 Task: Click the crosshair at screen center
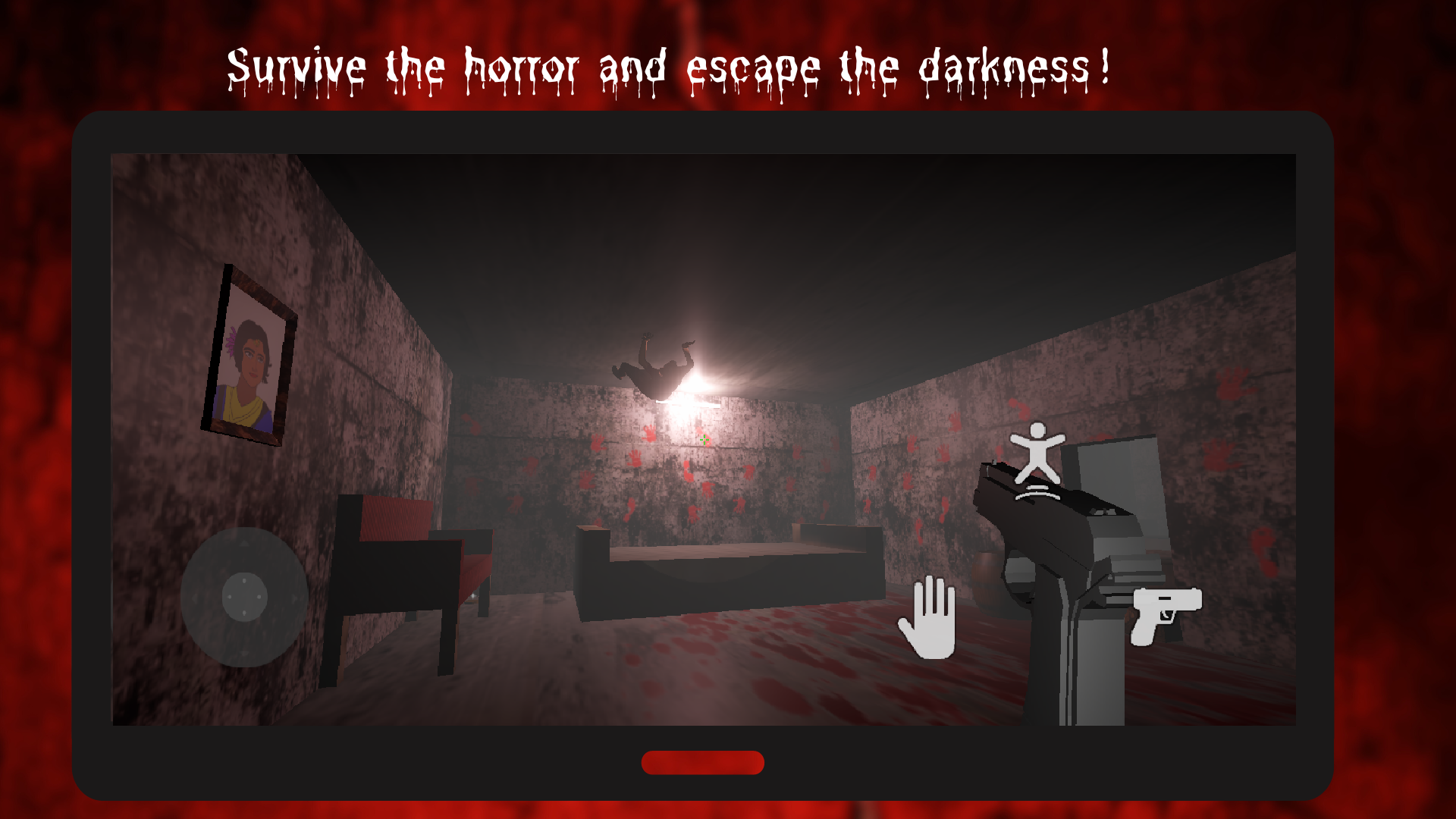click(x=704, y=441)
